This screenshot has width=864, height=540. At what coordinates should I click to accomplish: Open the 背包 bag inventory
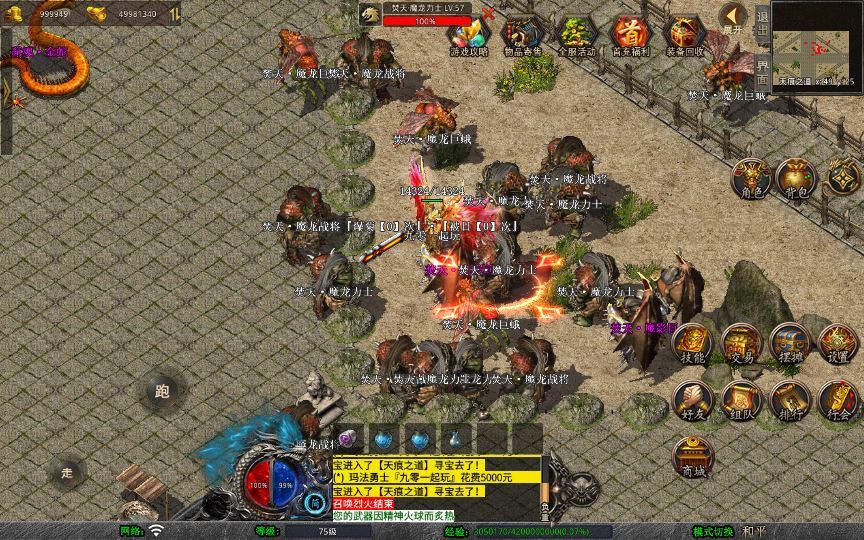(796, 177)
